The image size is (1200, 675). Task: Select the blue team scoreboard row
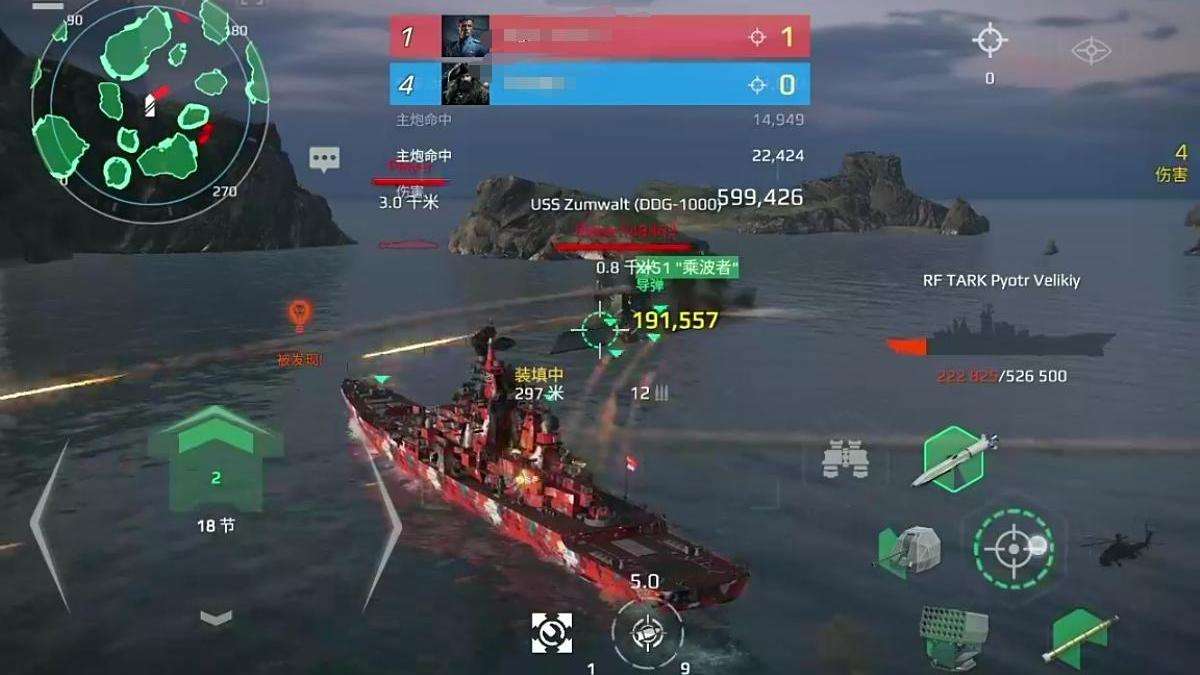pyautogui.click(x=599, y=84)
